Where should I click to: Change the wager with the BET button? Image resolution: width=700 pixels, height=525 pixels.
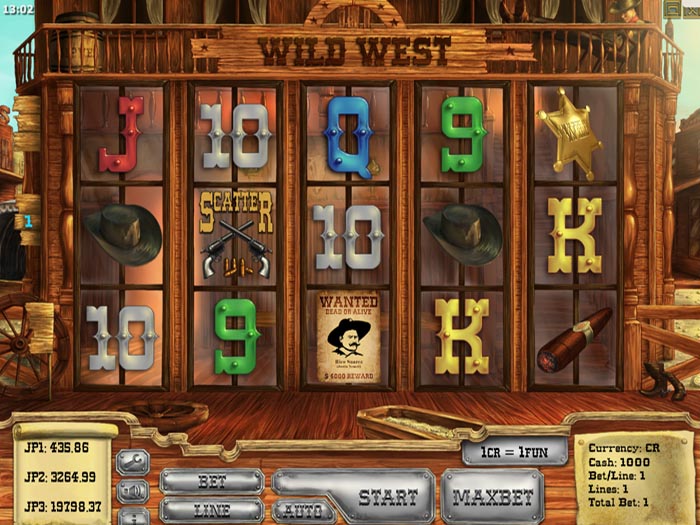211,481
